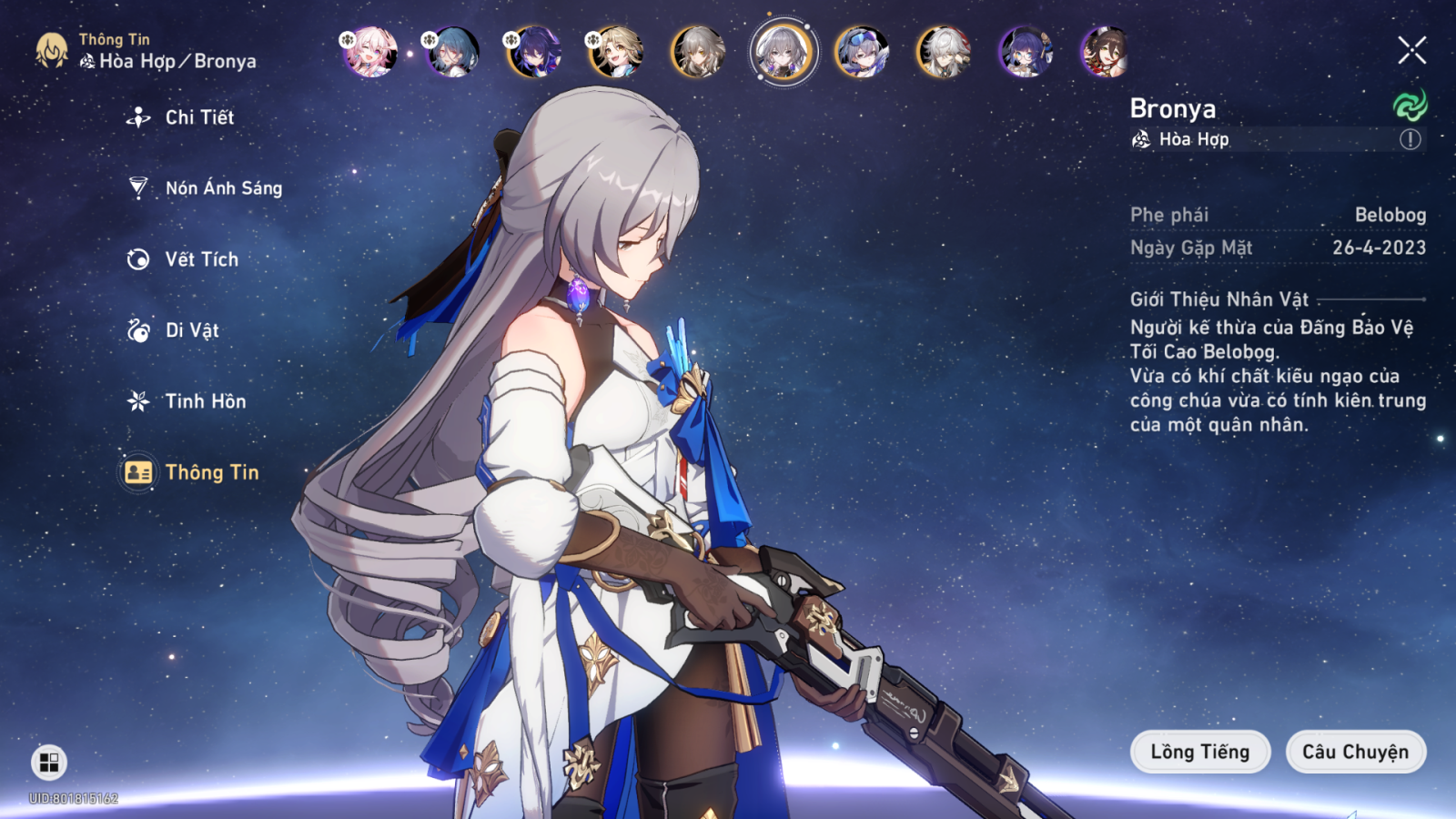Close the character screen with the X
This screenshot has width=1456, height=819.
(x=1411, y=50)
